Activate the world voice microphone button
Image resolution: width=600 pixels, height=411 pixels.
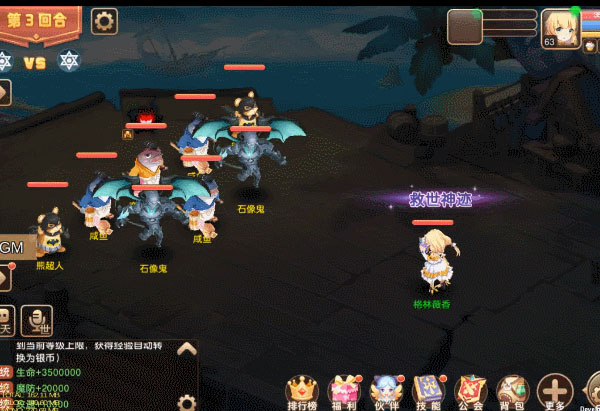coord(38,320)
